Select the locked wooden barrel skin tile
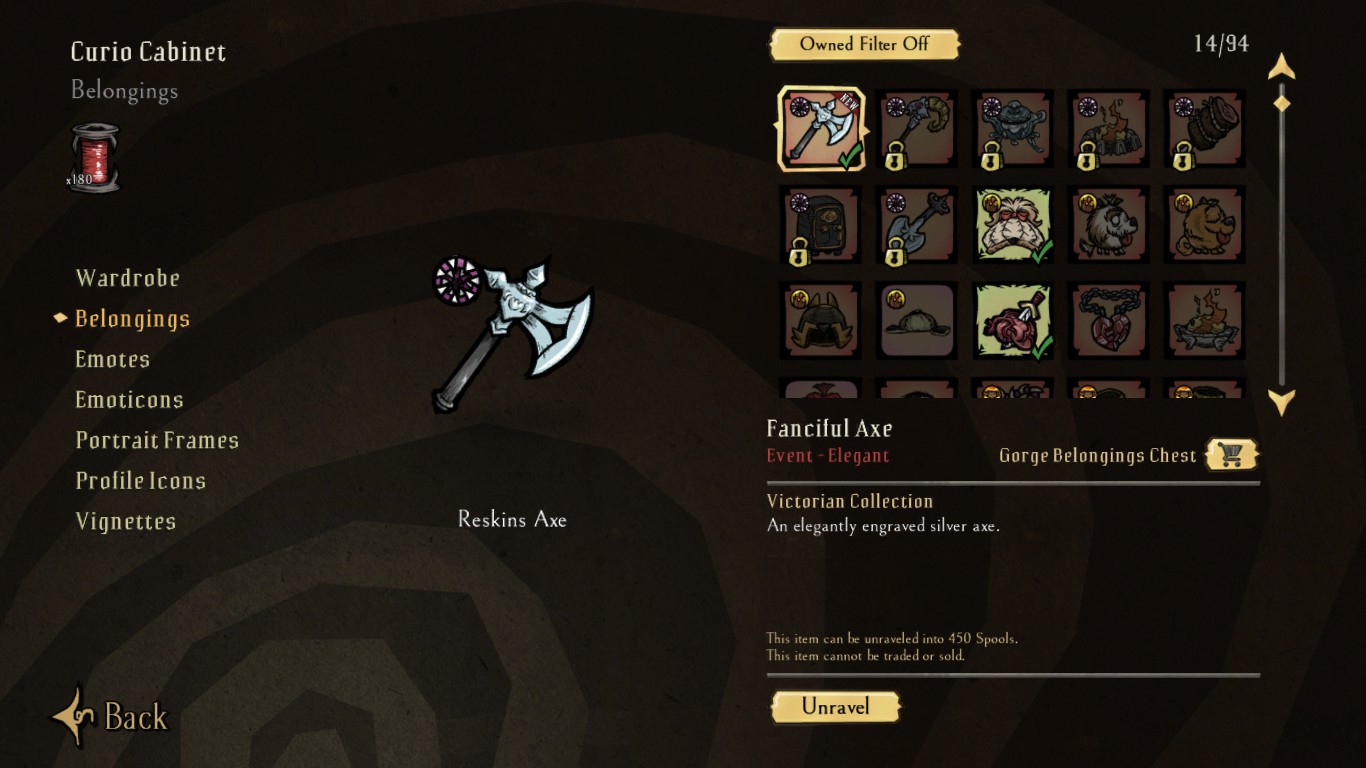The height and width of the screenshot is (768, 1366). [x=1205, y=129]
